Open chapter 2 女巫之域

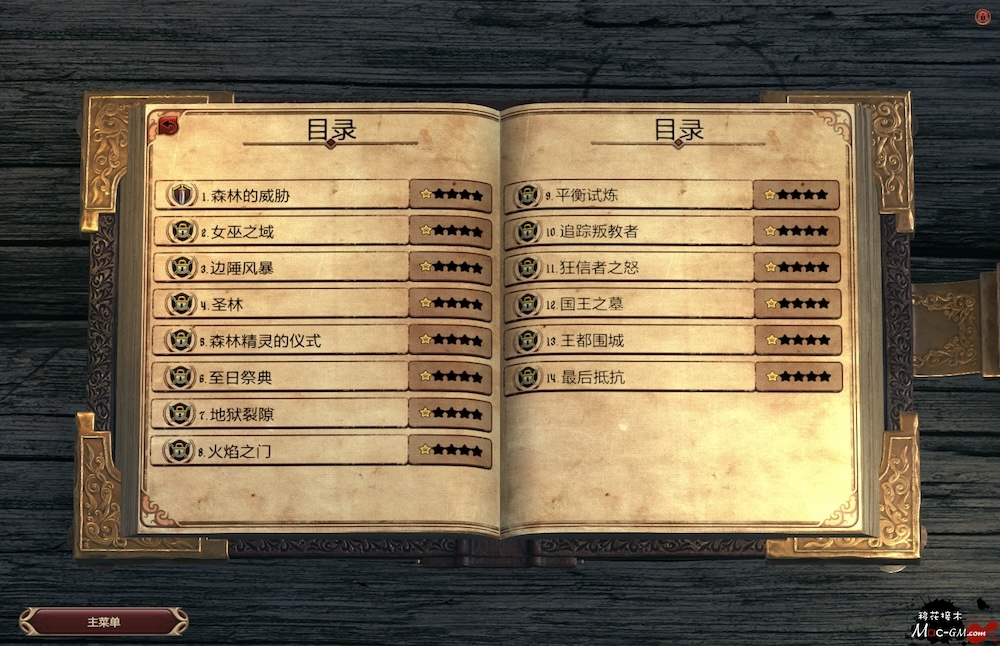tap(280, 232)
